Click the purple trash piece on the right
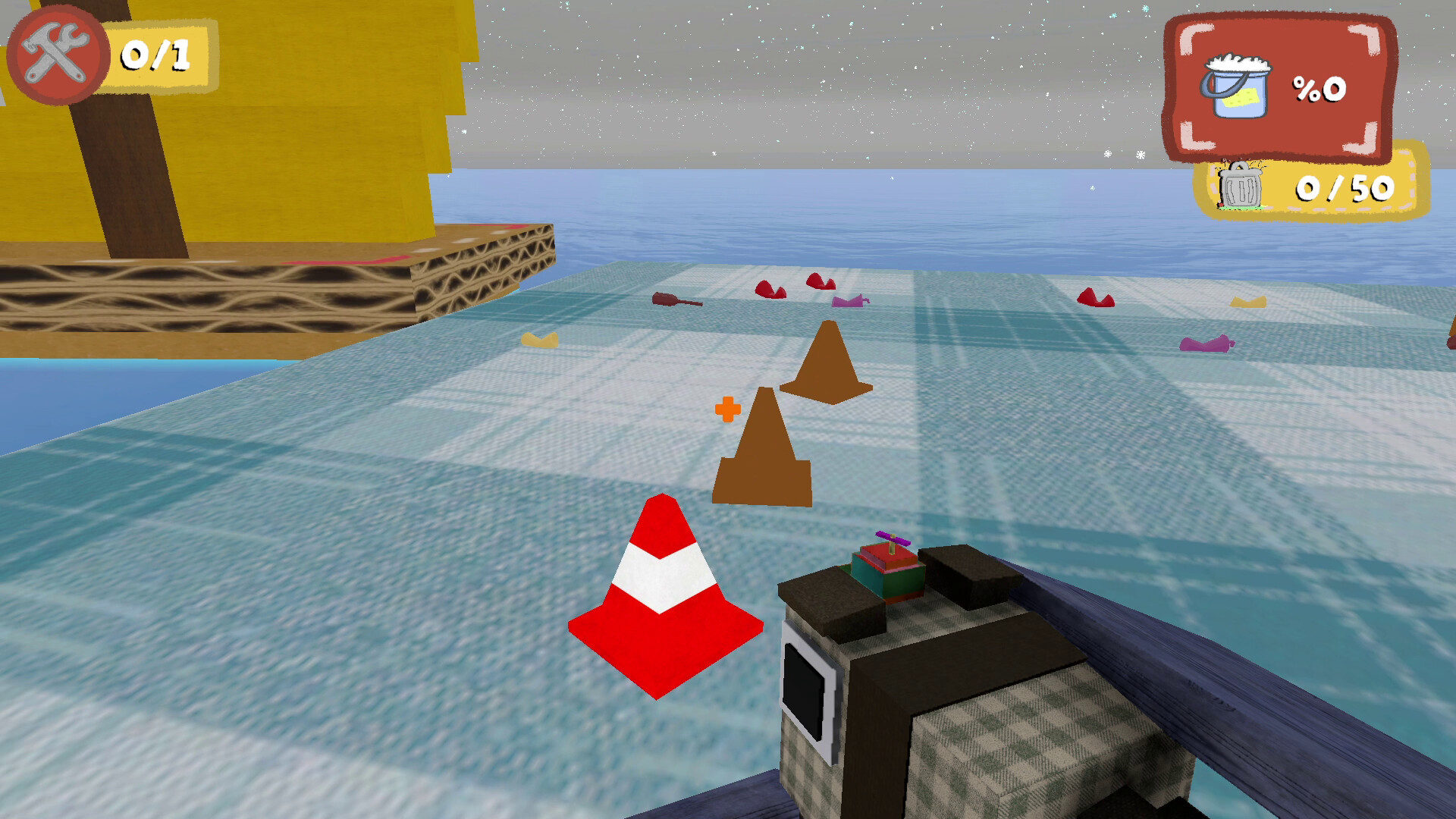 click(1206, 343)
